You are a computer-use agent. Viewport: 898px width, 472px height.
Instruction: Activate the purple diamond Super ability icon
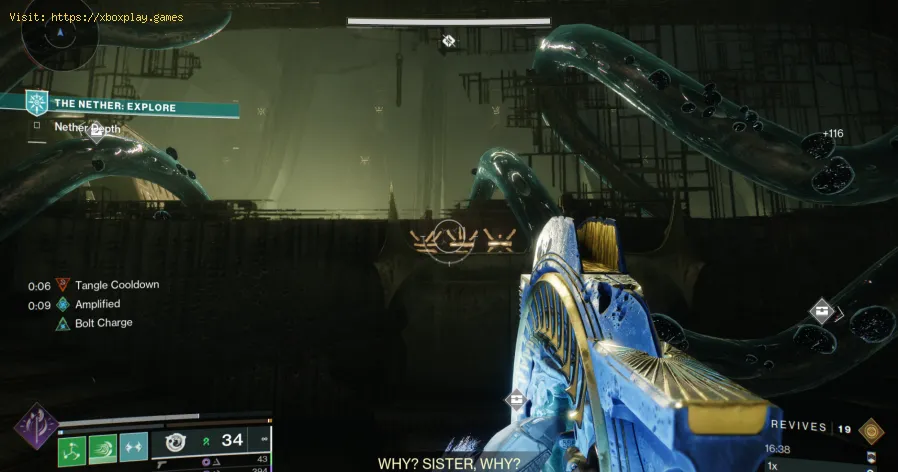[x=33, y=427]
